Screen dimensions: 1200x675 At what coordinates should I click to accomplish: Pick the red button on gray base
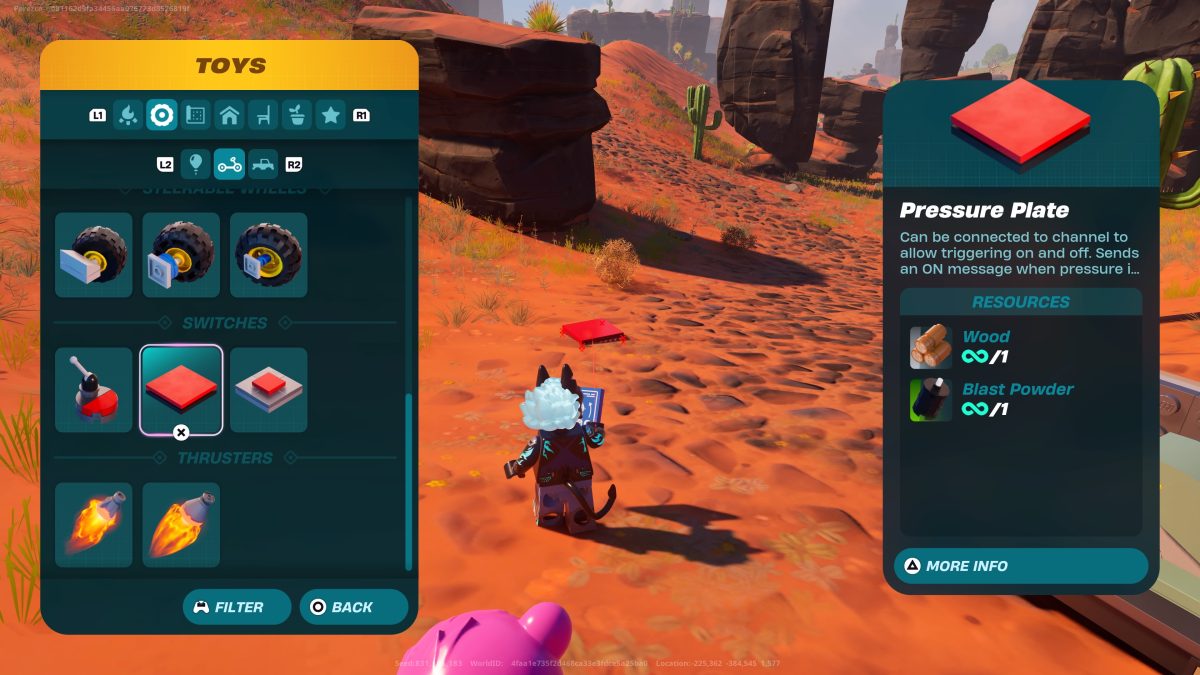(268, 390)
